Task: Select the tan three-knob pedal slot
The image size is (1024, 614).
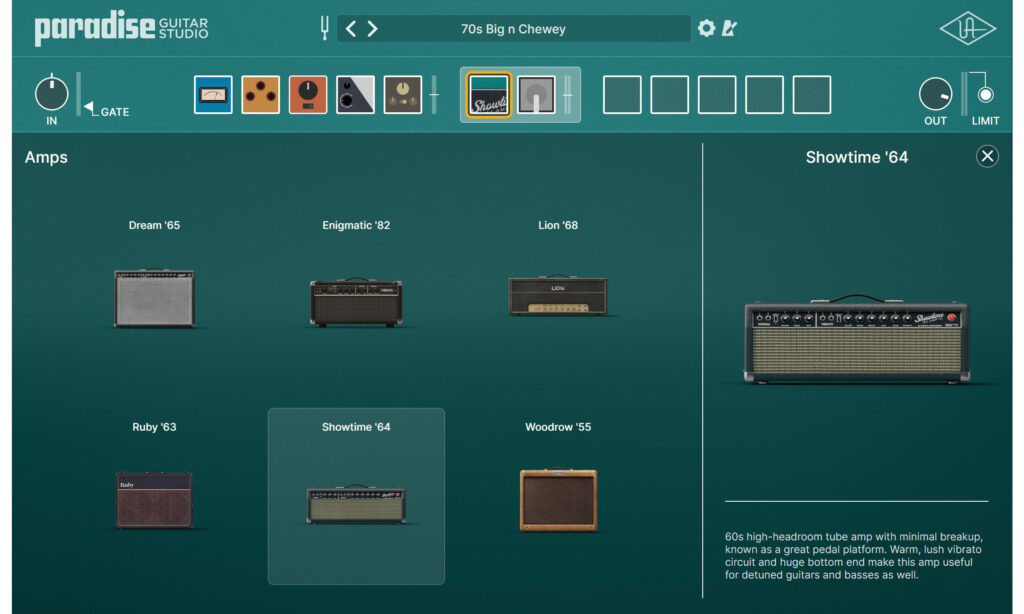Action: 261,95
